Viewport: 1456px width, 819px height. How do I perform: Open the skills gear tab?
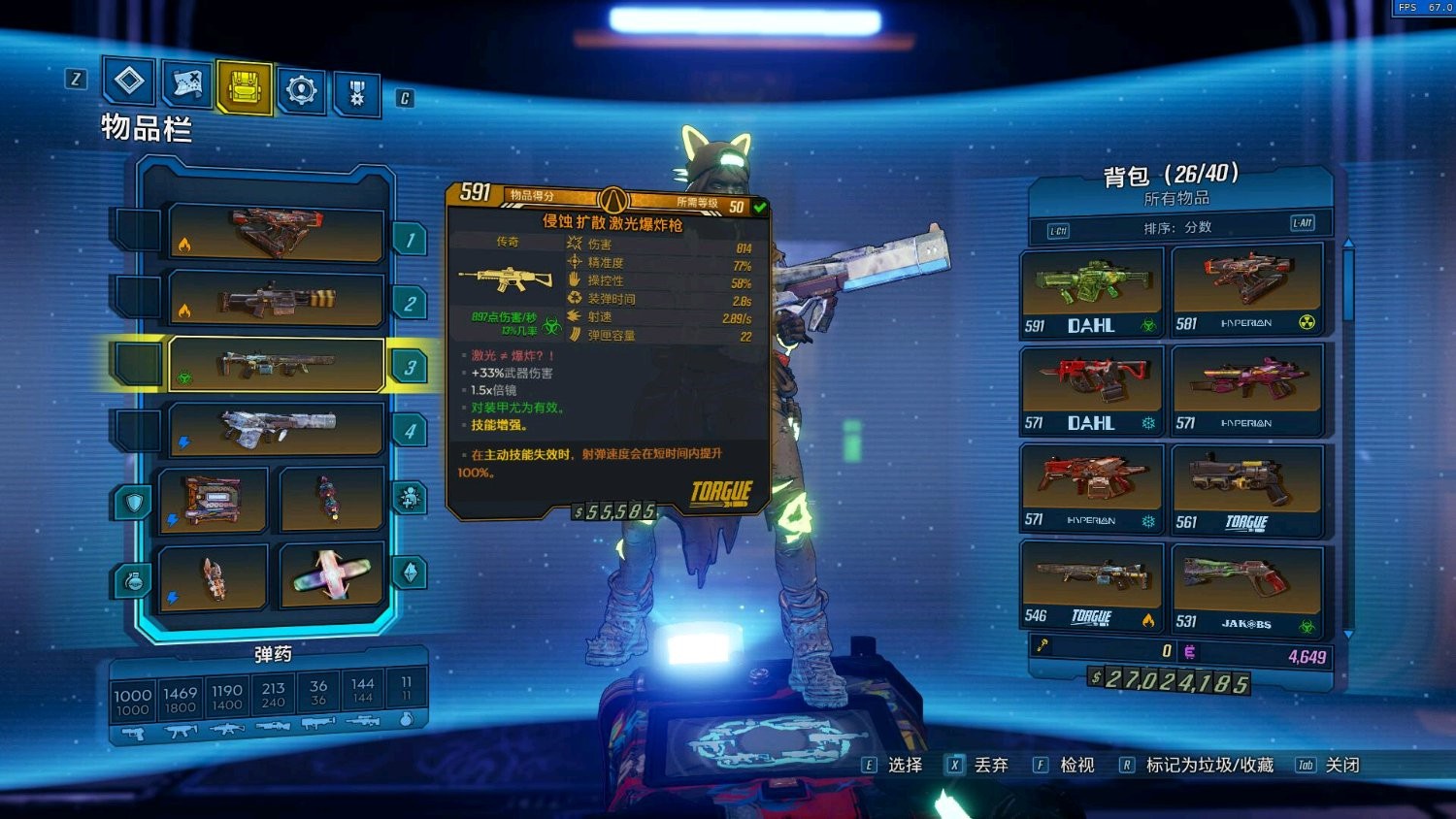point(302,91)
